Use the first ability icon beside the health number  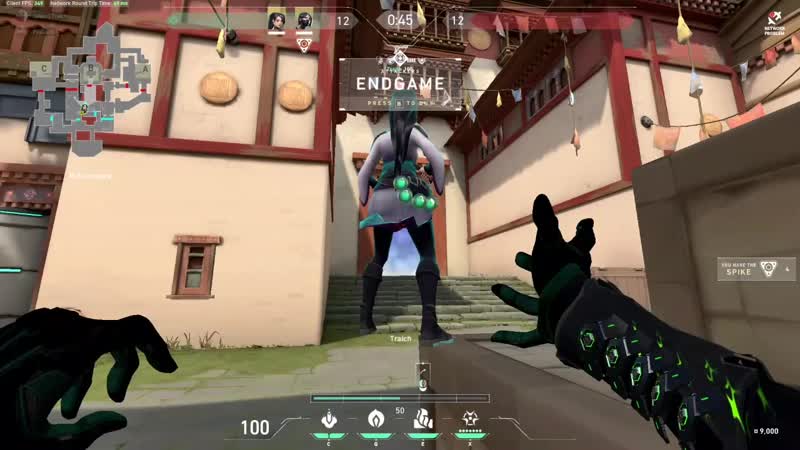coord(327,419)
